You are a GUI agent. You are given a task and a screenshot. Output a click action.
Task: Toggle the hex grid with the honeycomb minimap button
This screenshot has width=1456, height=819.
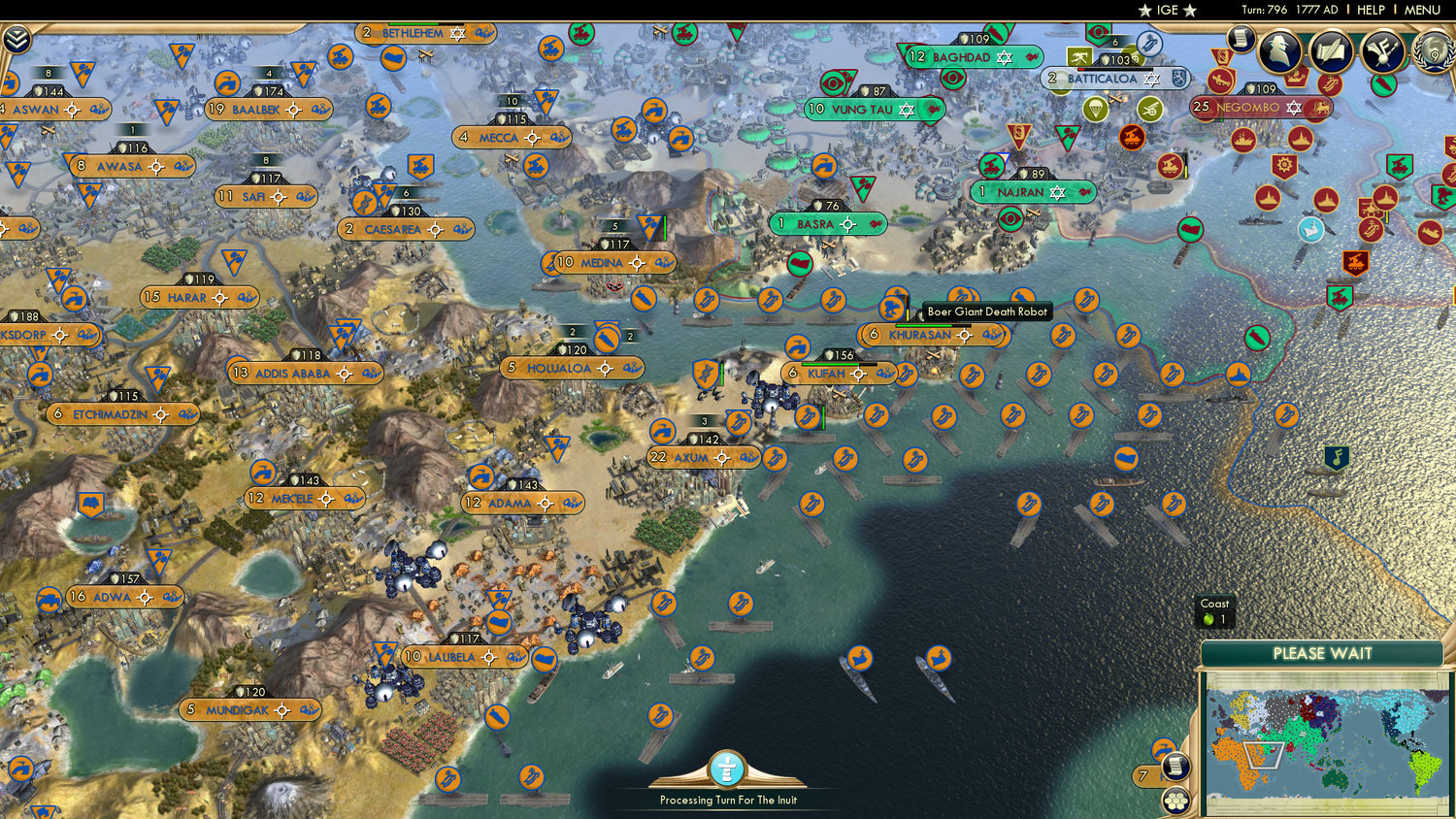tap(1176, 803)
